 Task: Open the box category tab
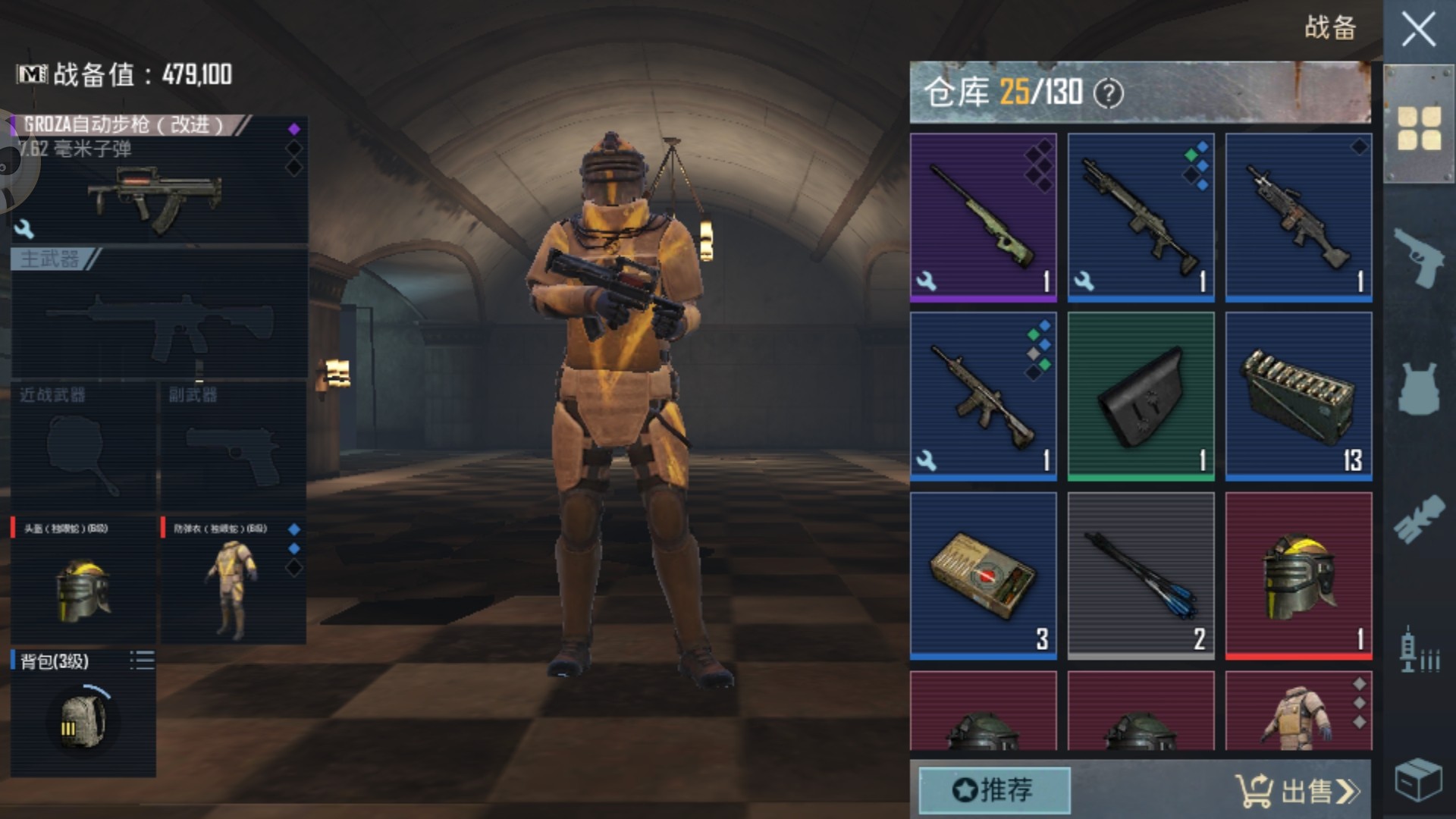tap(1419, 779)
